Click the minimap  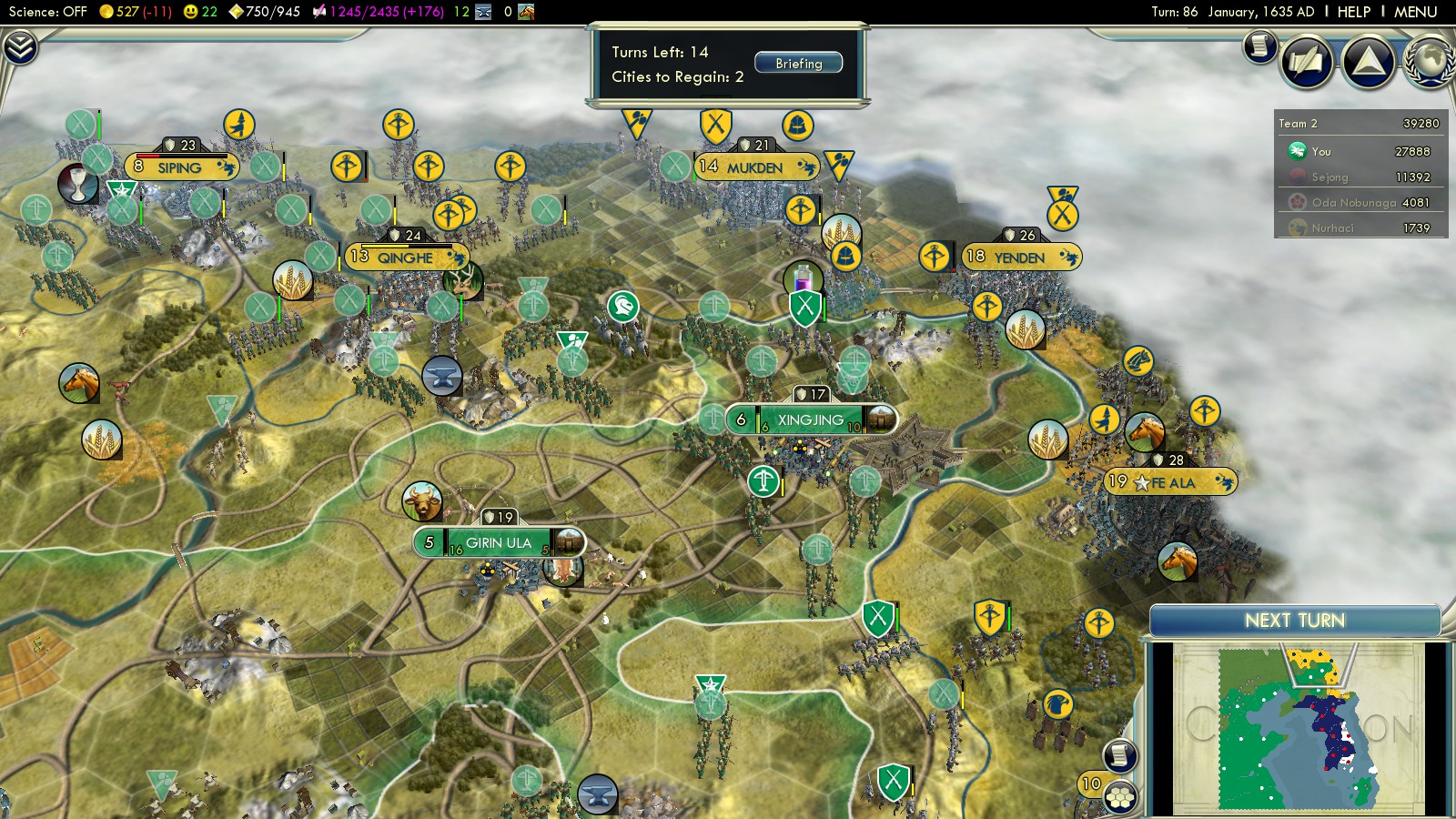(x=1299, y=728)
